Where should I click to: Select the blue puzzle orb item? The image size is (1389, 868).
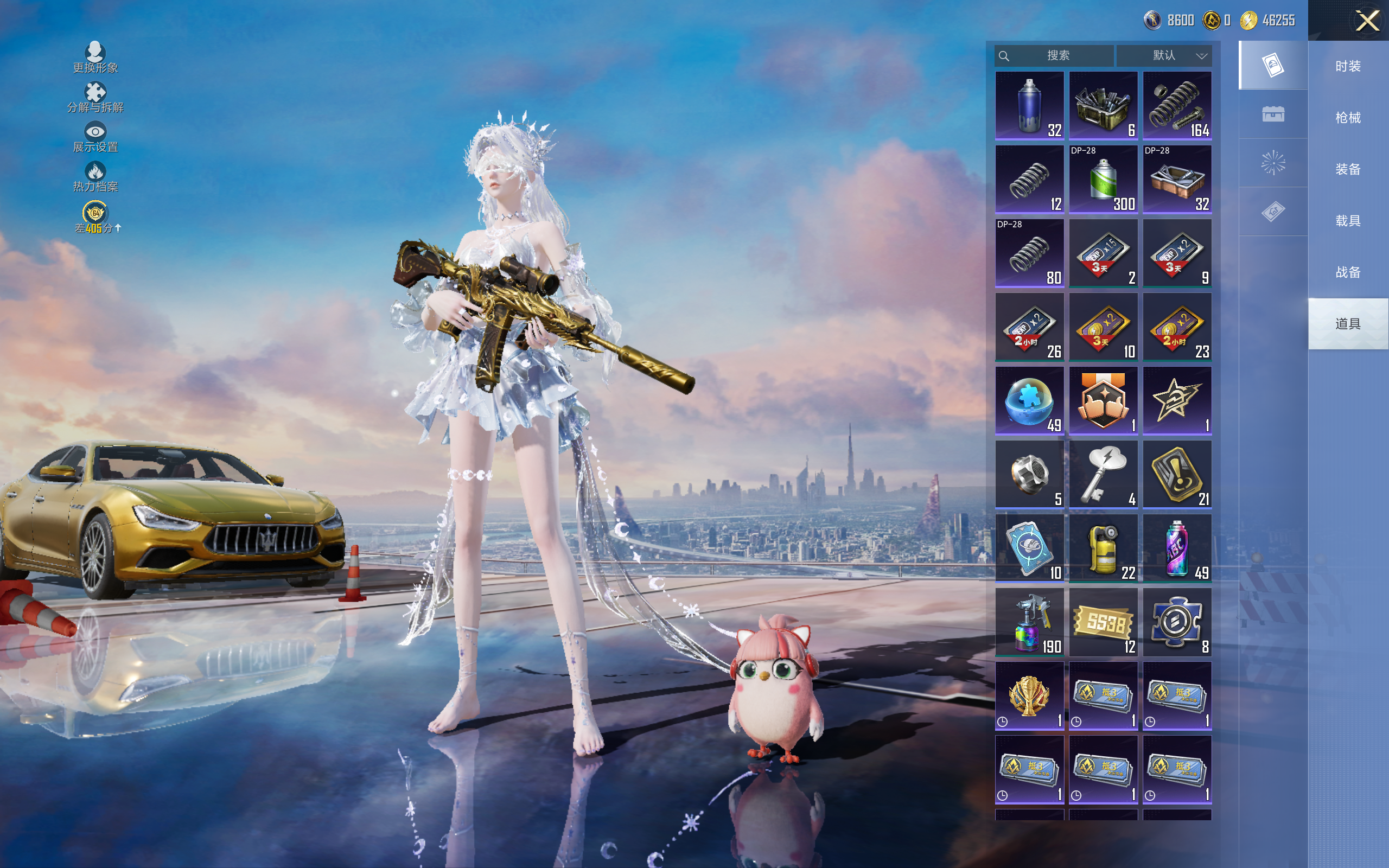pyautogui.click(x=1029, y=401)
